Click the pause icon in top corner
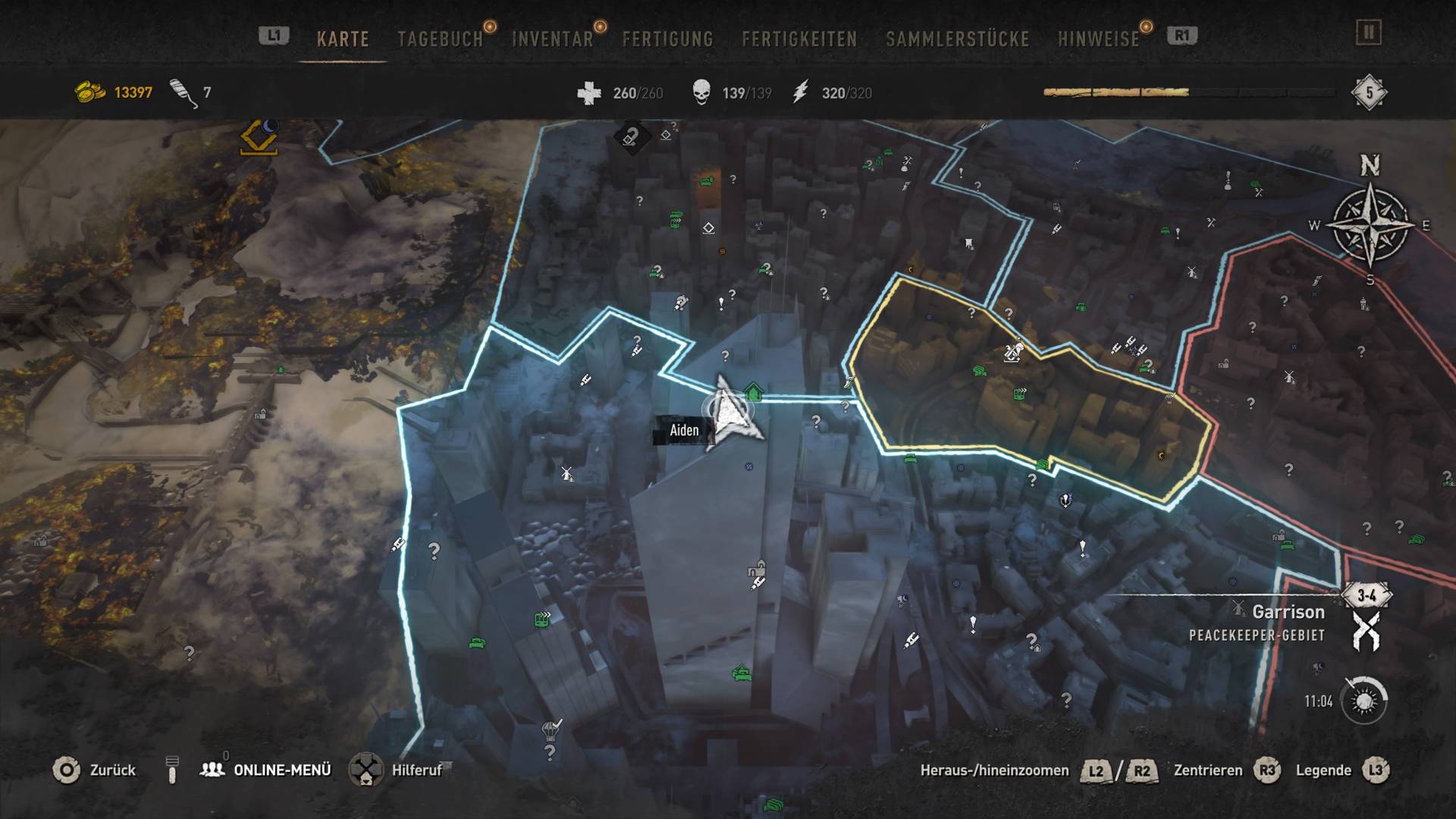The image size is (1456, 819). pyautogui.click(x=1369, y=33)
